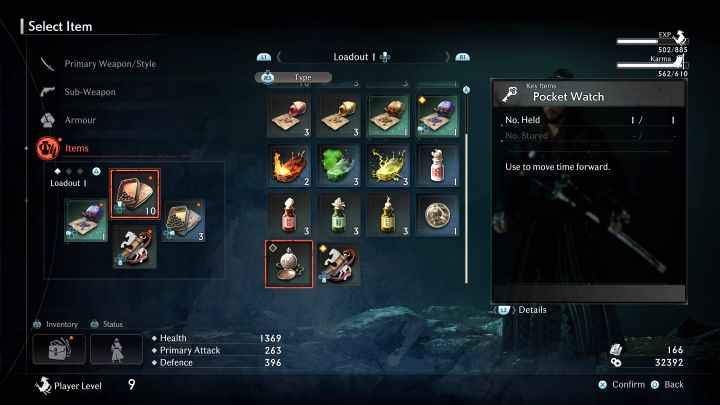
Task: Select the red medicine bottle with 3
Action: click(288, 214)
